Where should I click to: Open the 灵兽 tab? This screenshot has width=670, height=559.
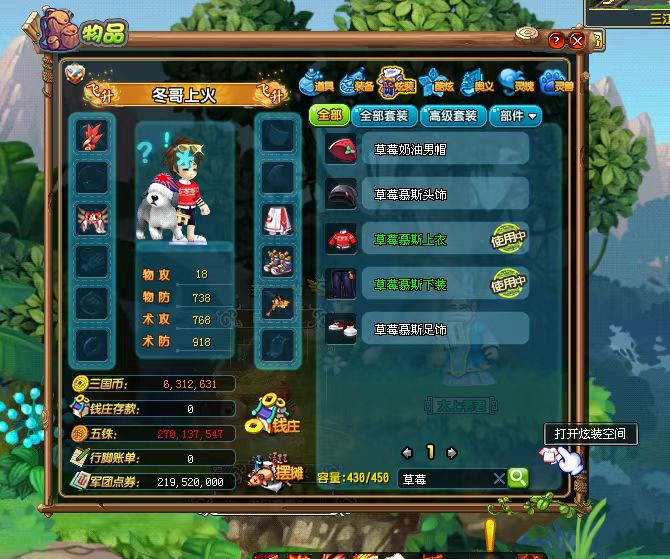tap(553, 82)
